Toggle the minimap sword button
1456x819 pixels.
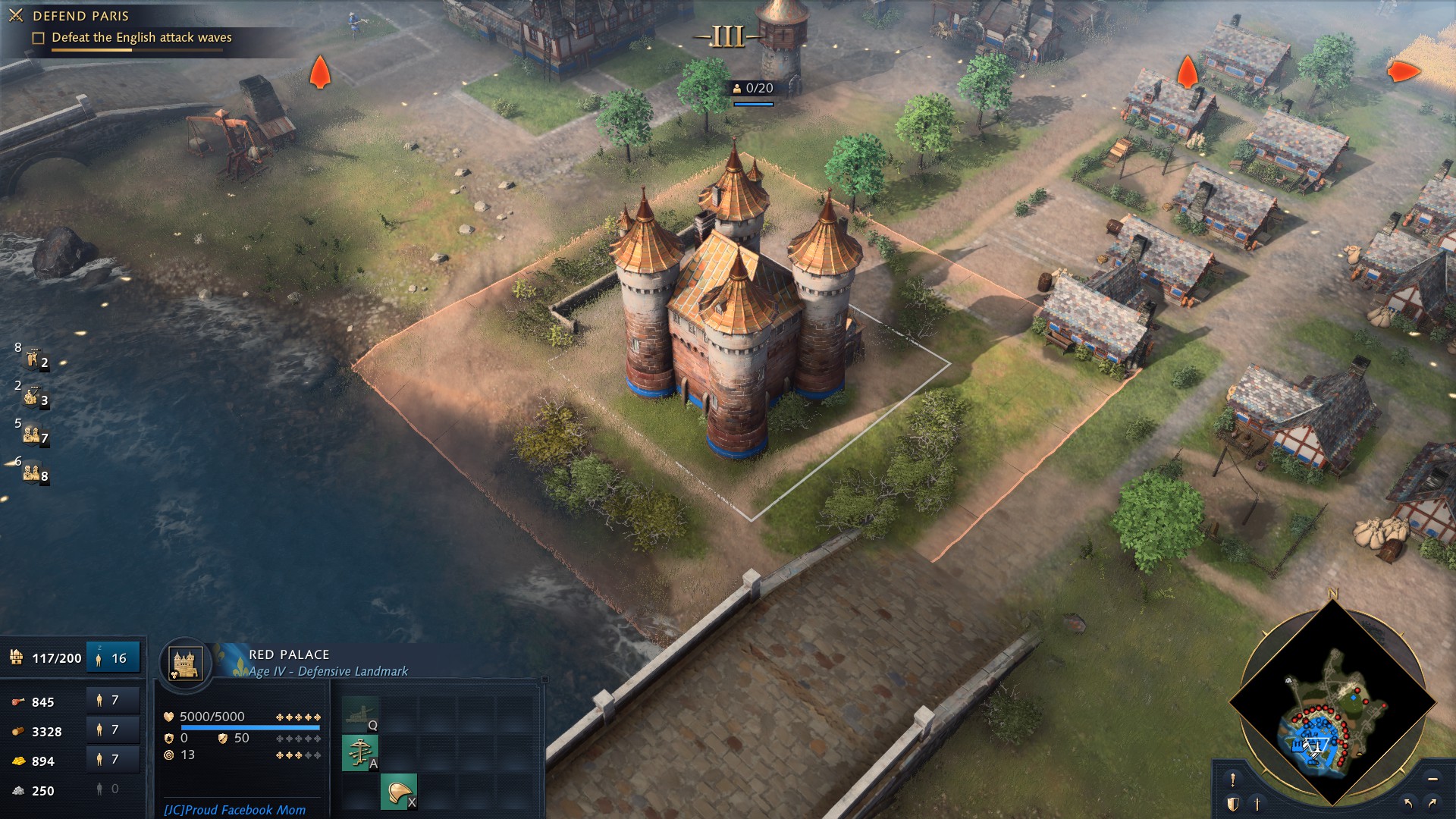coord(1257,804)
